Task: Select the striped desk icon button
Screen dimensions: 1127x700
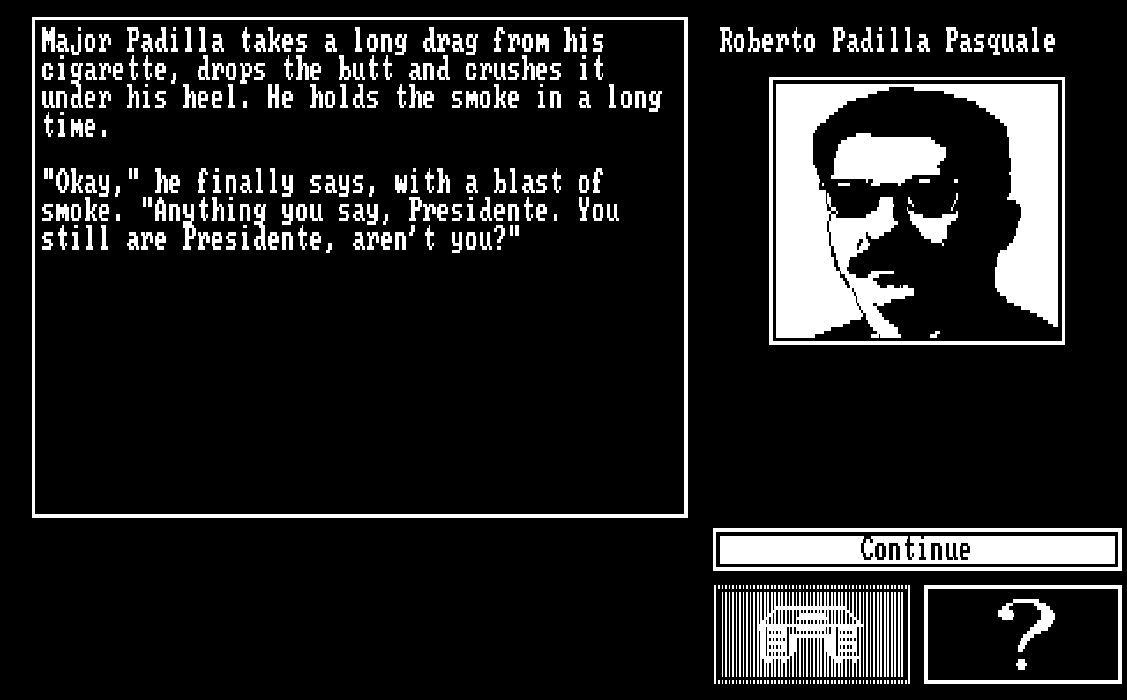Action: 812,635
